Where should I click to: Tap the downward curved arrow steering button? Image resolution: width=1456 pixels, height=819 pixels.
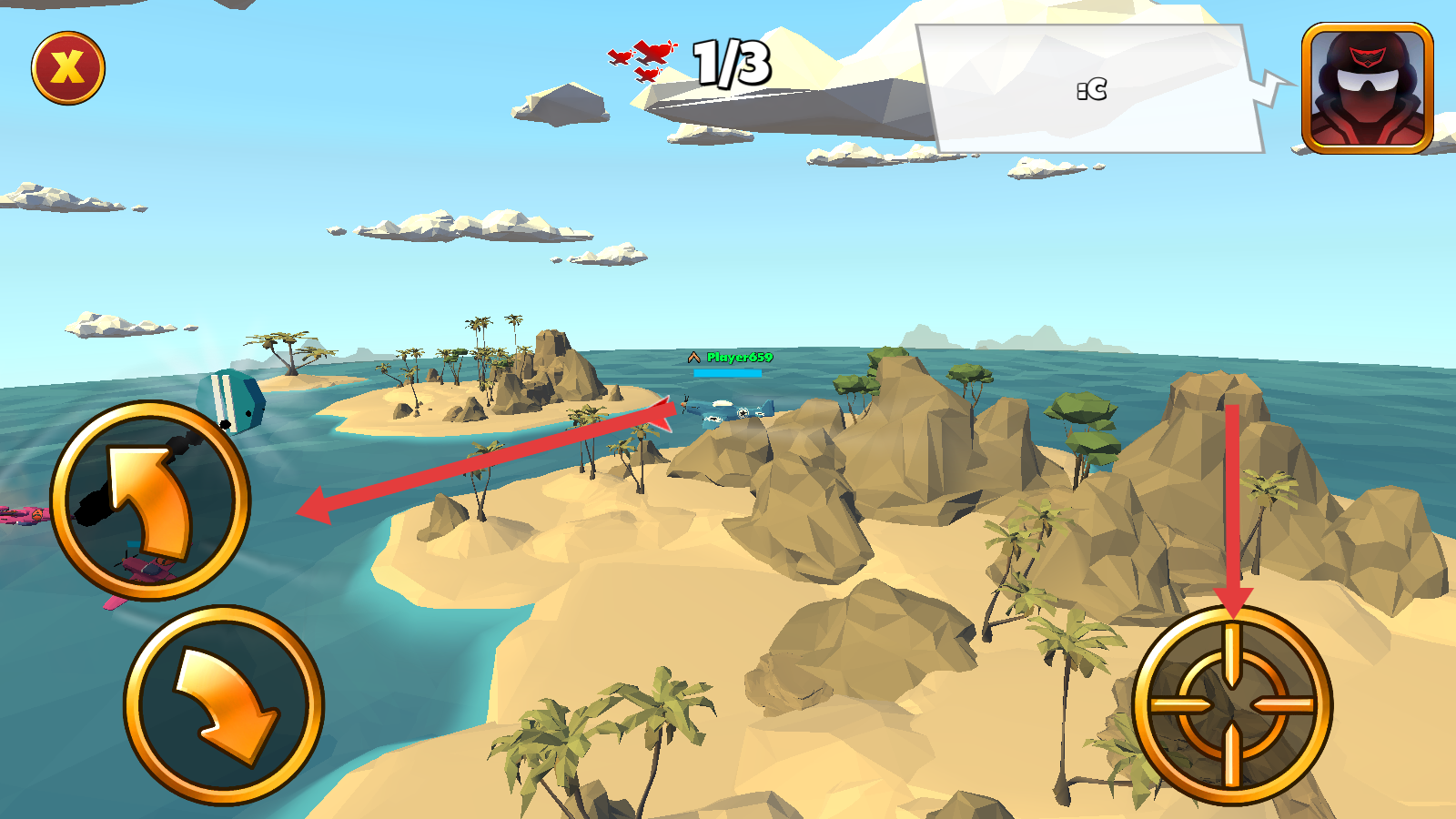(224, 705)
